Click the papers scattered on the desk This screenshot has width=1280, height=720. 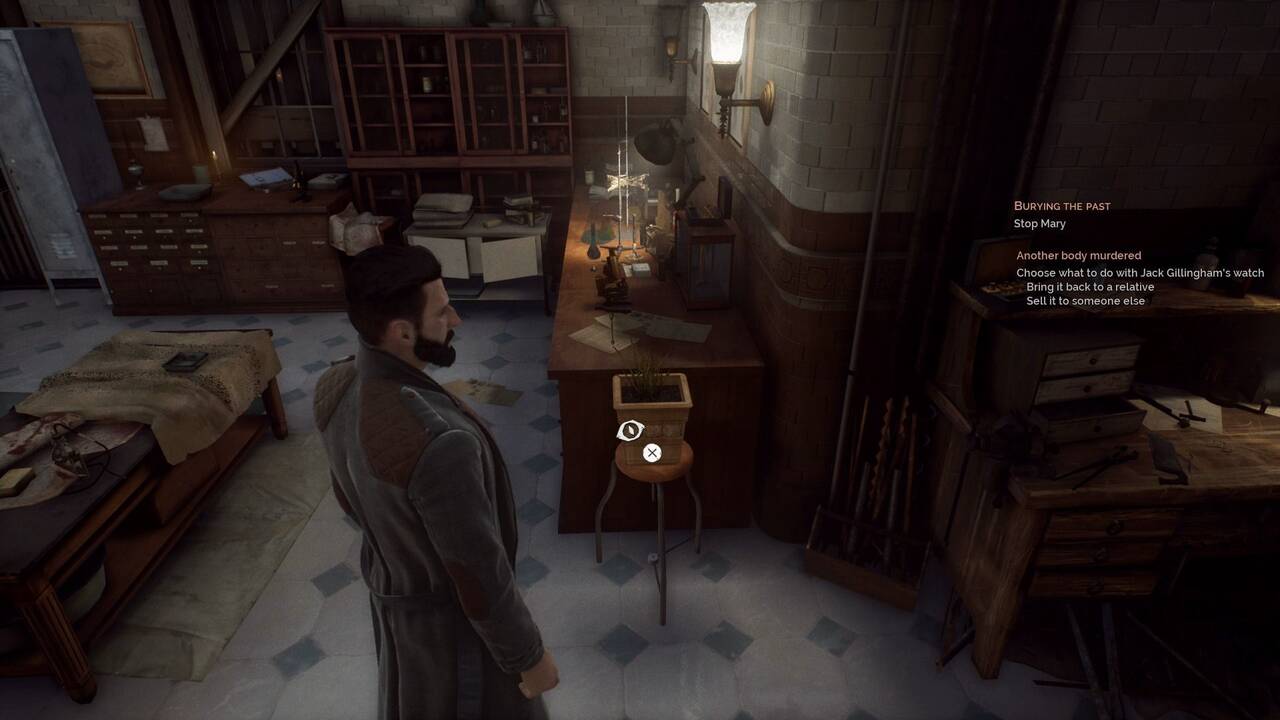(x=625, y=330)
